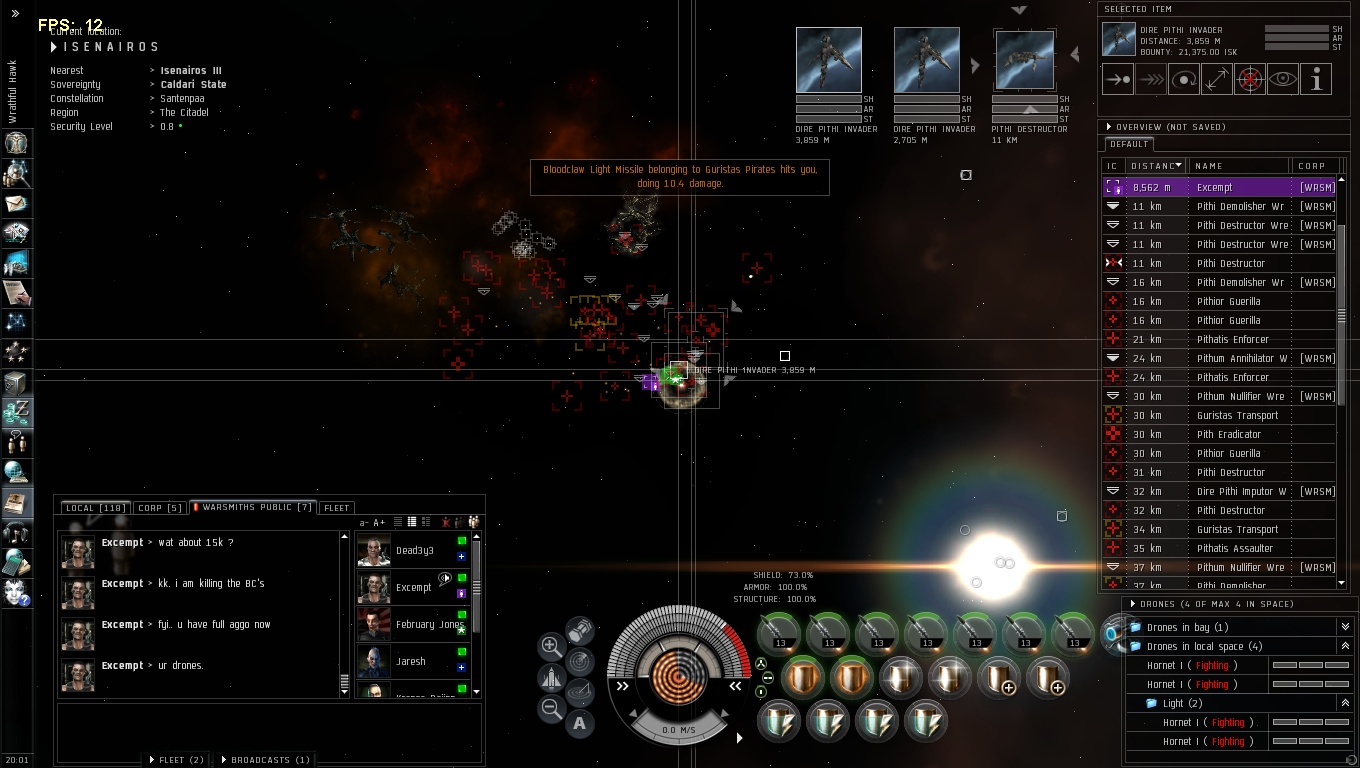Click the red crosshair target lock button
The height and width of the screenshot is (768, 1360).
pos(1250,79)
